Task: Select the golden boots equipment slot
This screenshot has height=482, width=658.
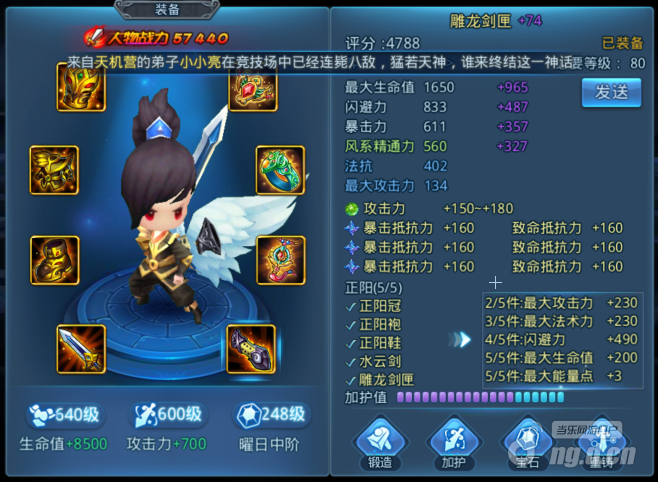Action: pyautogui.click(x=54, y=260)
